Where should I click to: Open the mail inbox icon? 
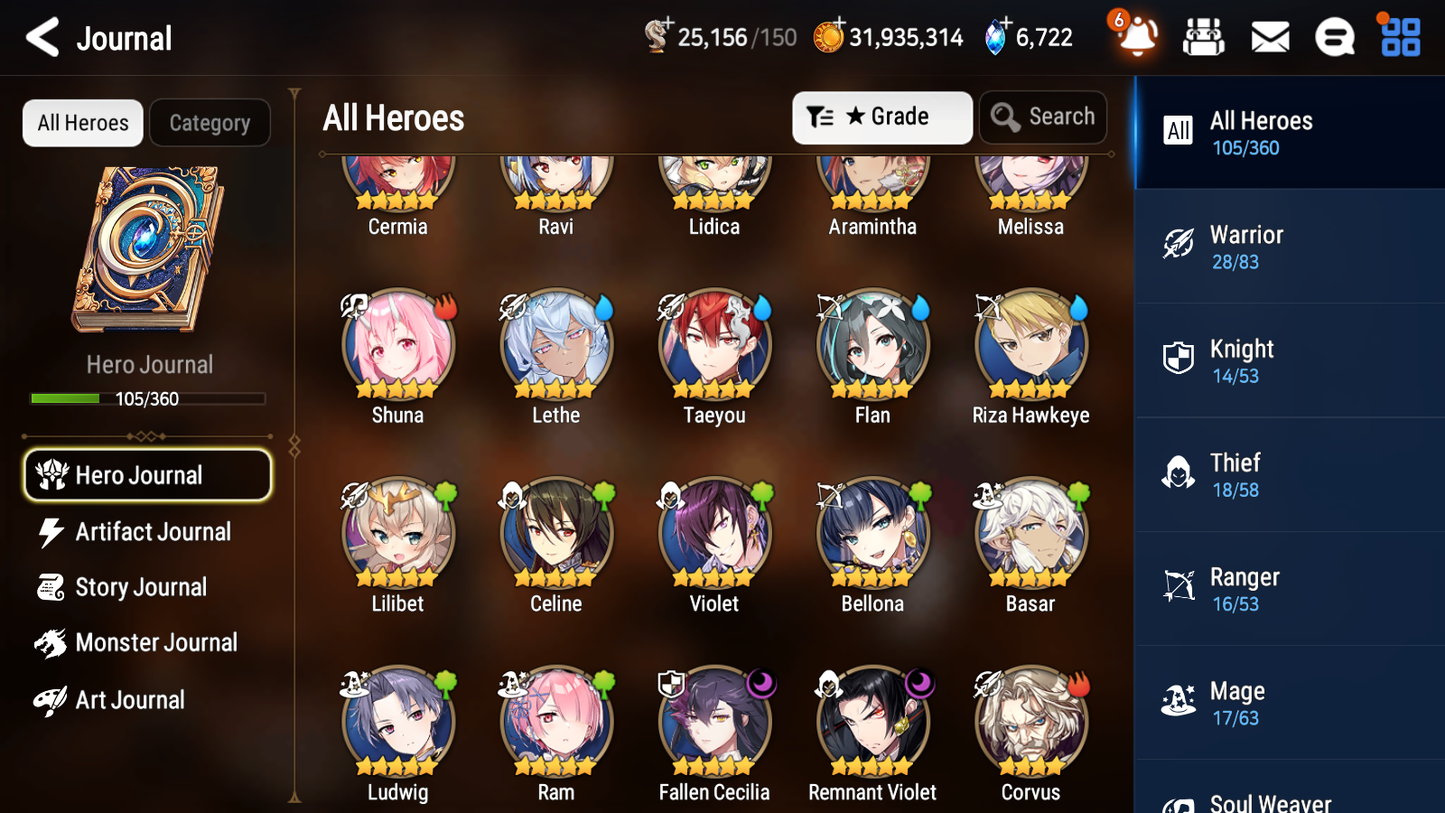coord(1269,37)
